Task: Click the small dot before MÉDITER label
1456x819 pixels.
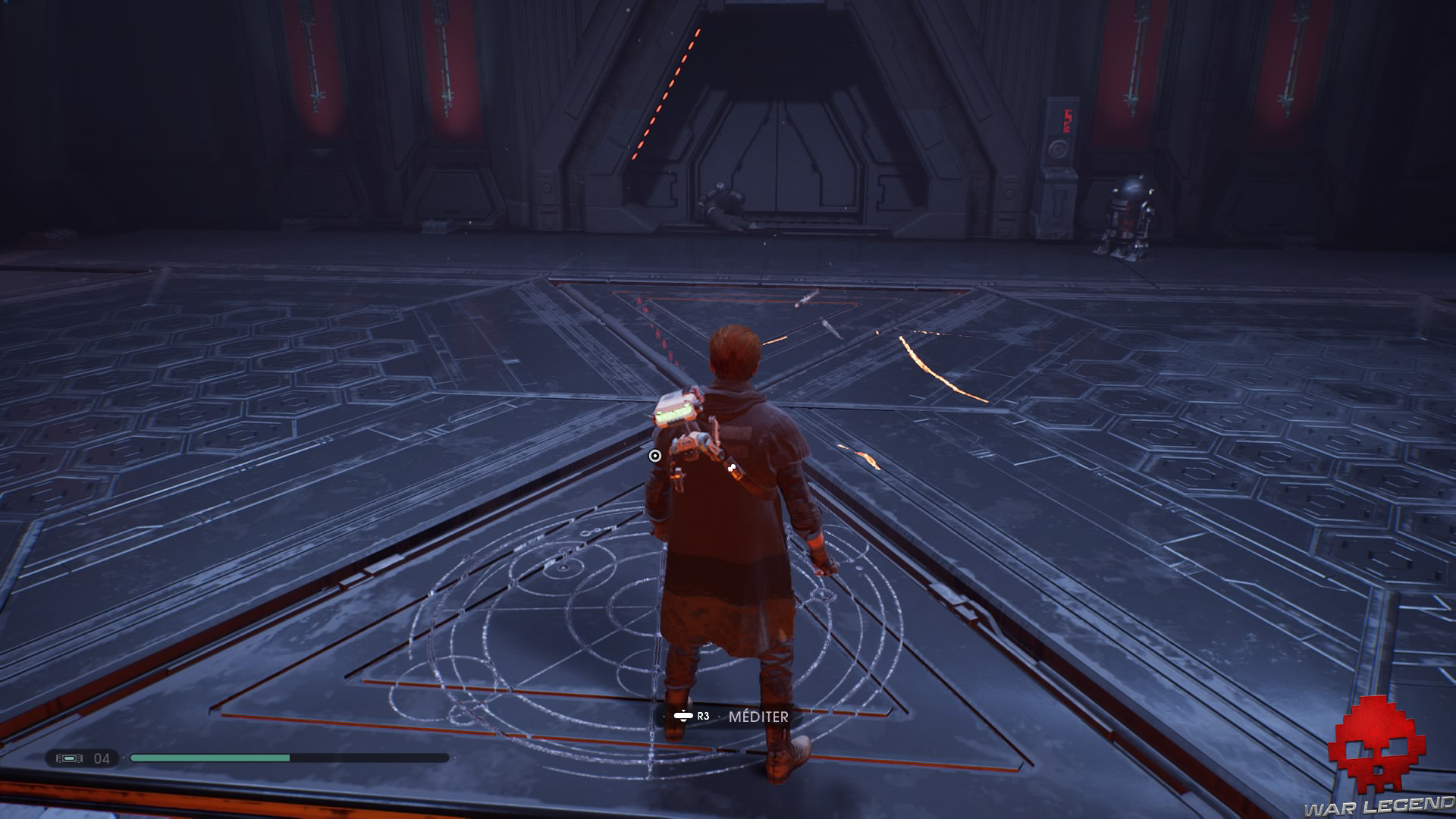Action: (x=719, y=717)
